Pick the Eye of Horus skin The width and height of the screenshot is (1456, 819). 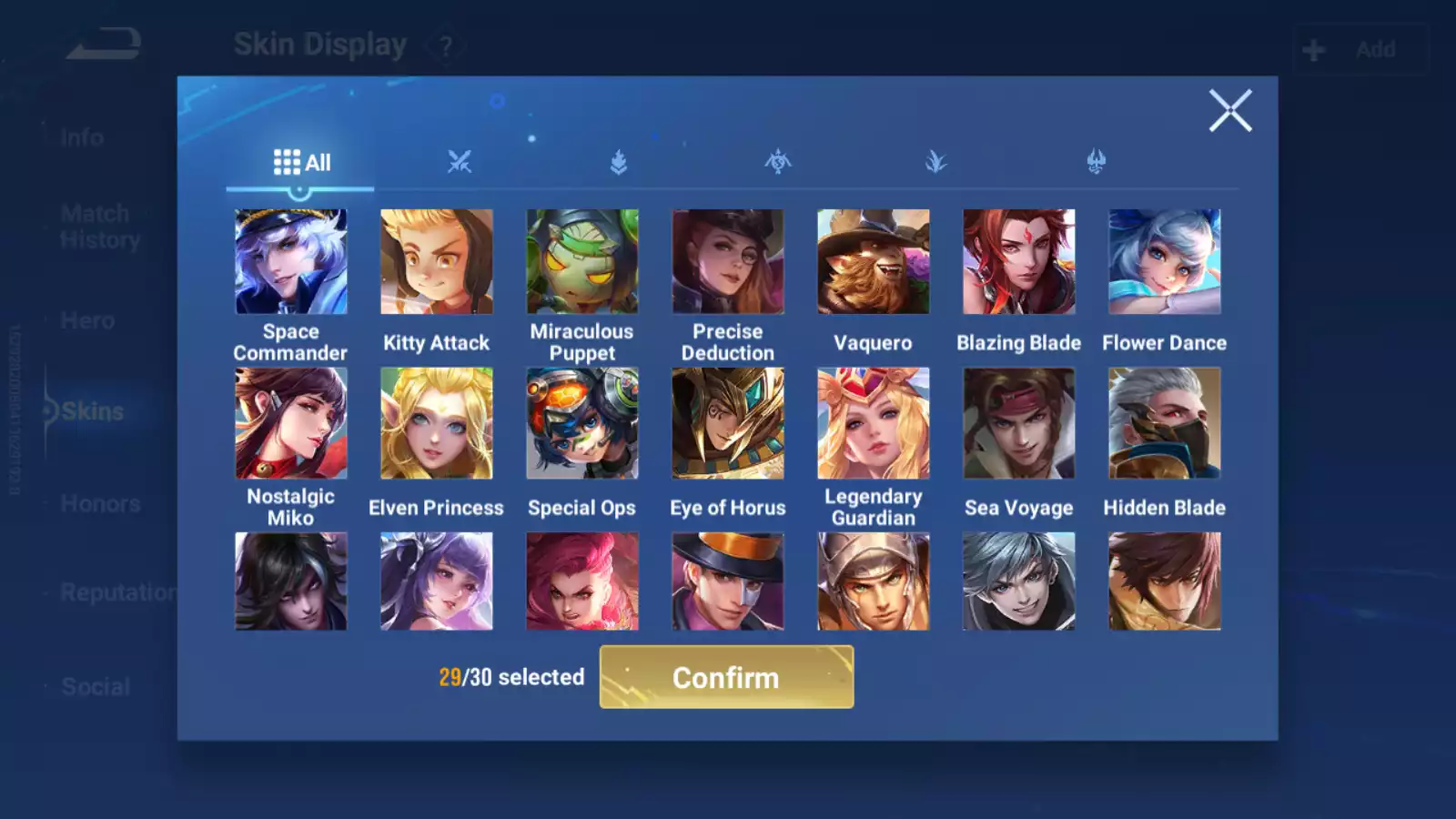[728, 423]
